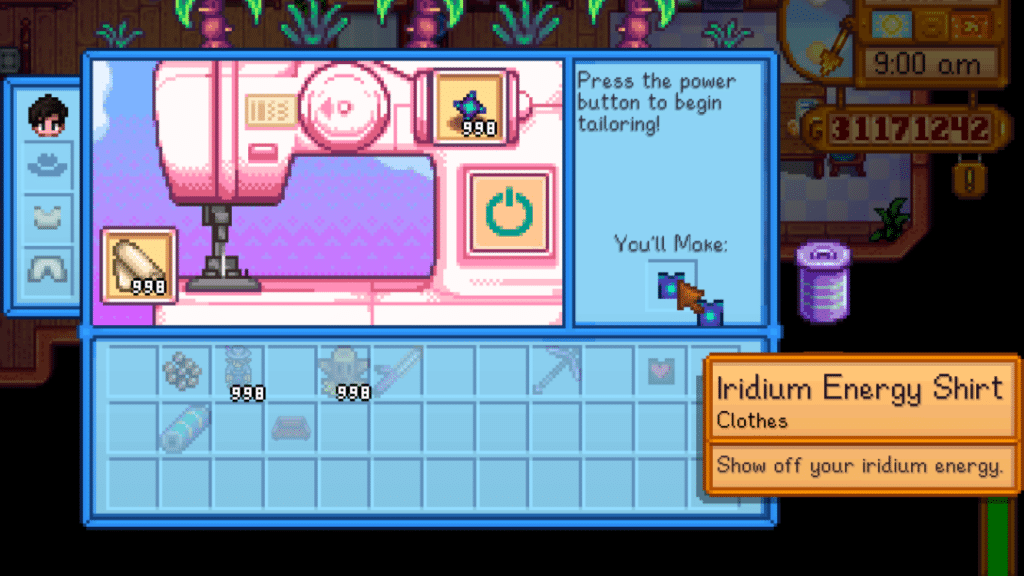Start tailoring with the green power button
This screenshot has width=1024, height=576.
pos(508,211)
